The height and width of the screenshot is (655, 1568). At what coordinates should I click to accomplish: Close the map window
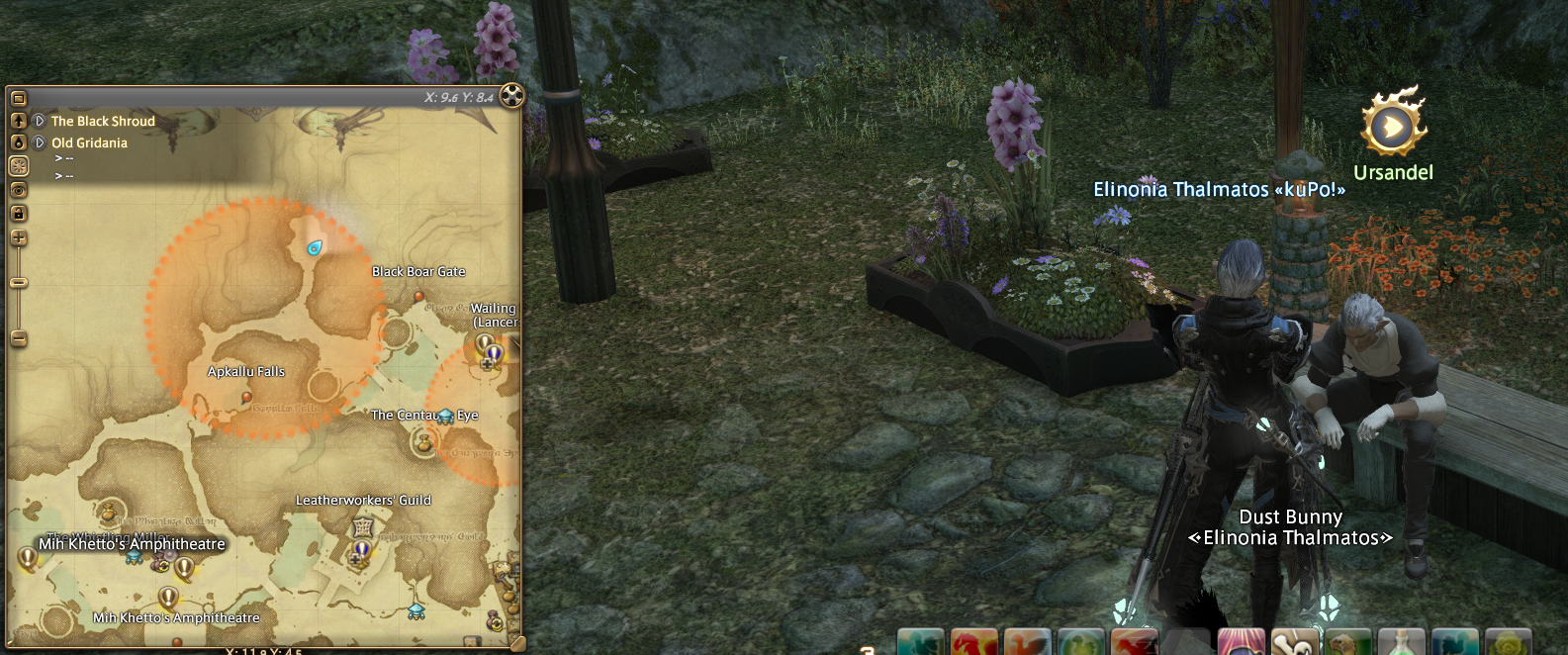tap(511, 96)
